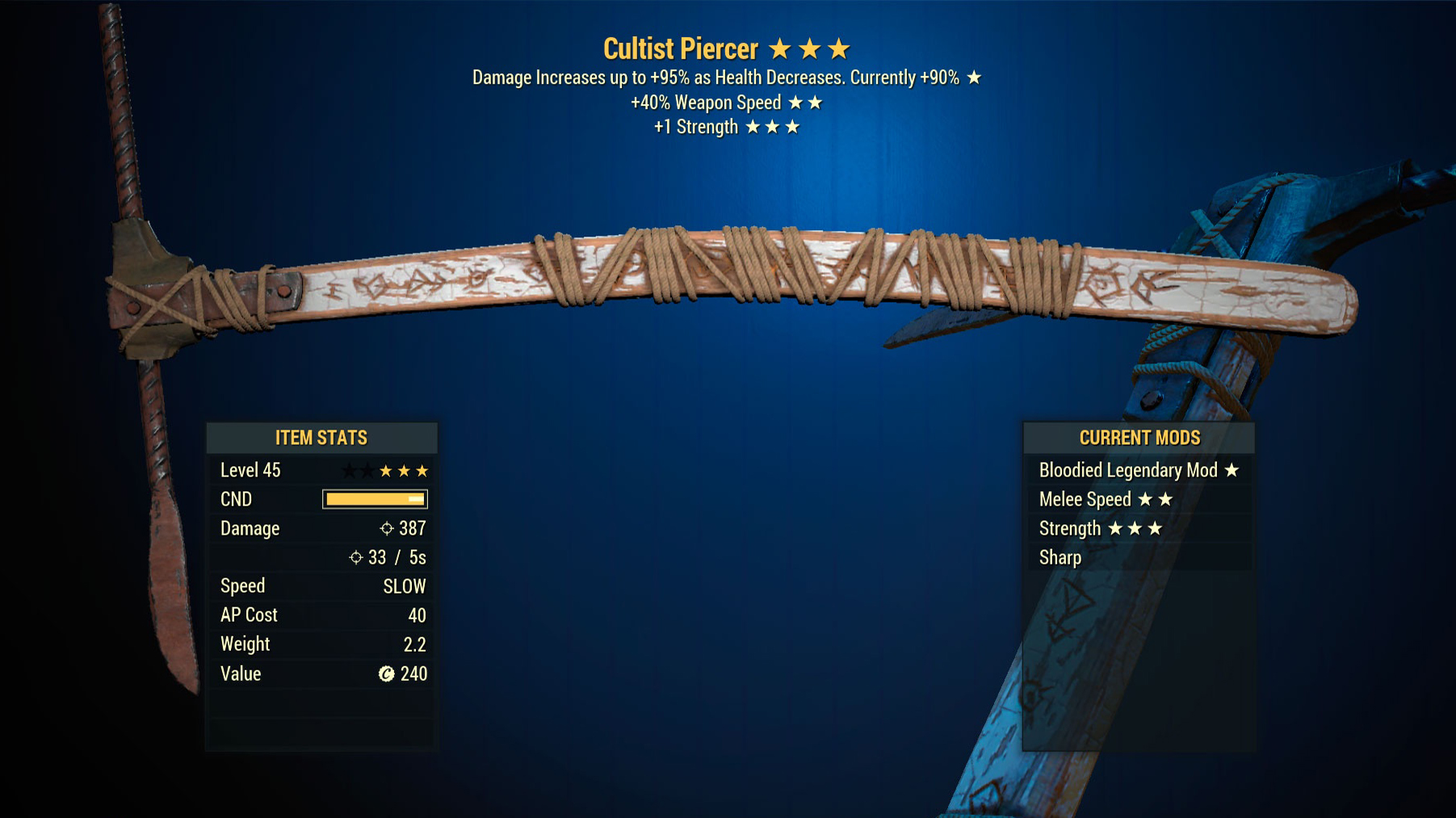Select the Bloodied Legendary Mod entry
1456x818 pixels.
click(x=1137, y=470)
